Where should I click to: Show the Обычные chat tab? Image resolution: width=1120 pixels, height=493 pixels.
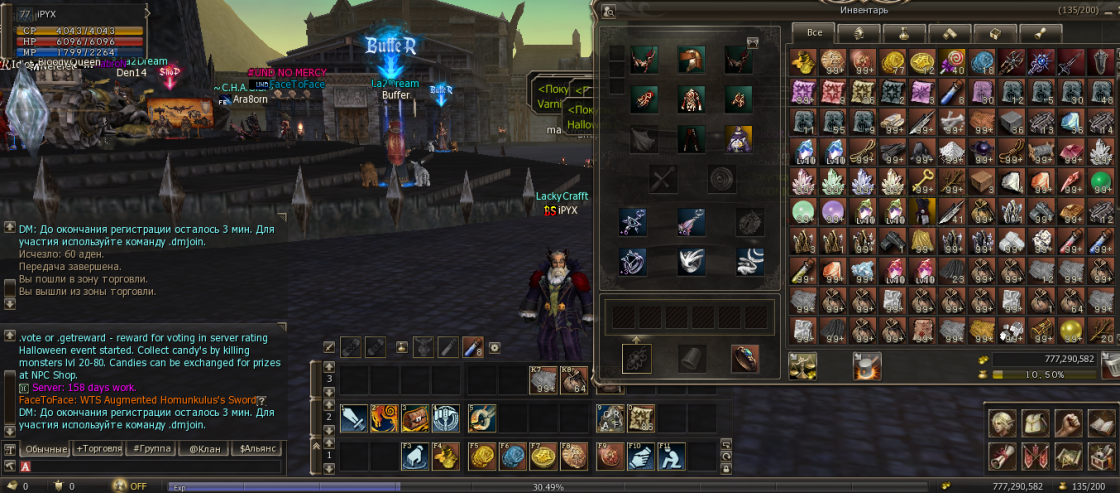click(x=46, y=449)
